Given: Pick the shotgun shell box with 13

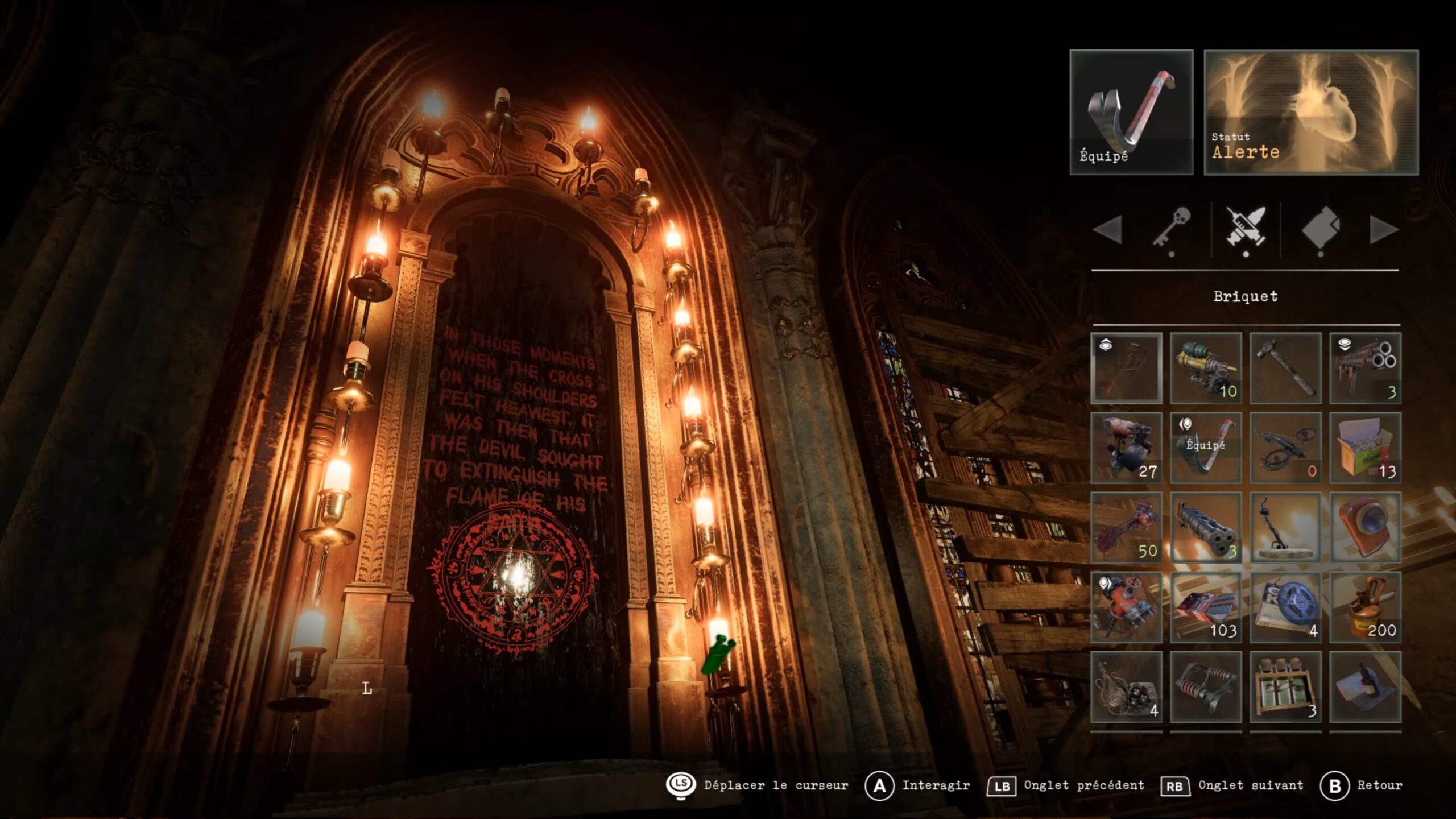Looking at the screenshot, I should pos(1365,448).
